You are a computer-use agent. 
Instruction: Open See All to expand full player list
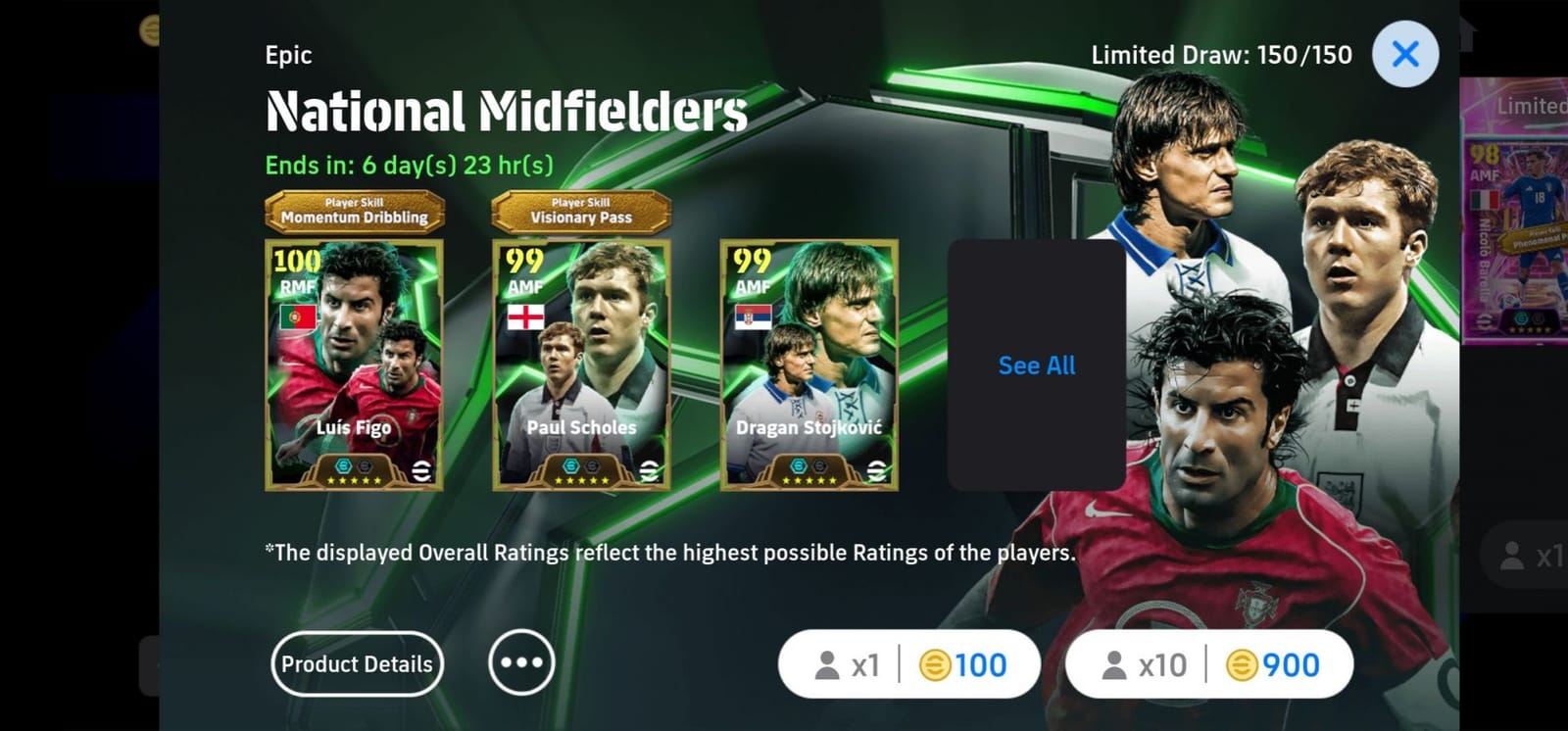(x=1036, y=365)
